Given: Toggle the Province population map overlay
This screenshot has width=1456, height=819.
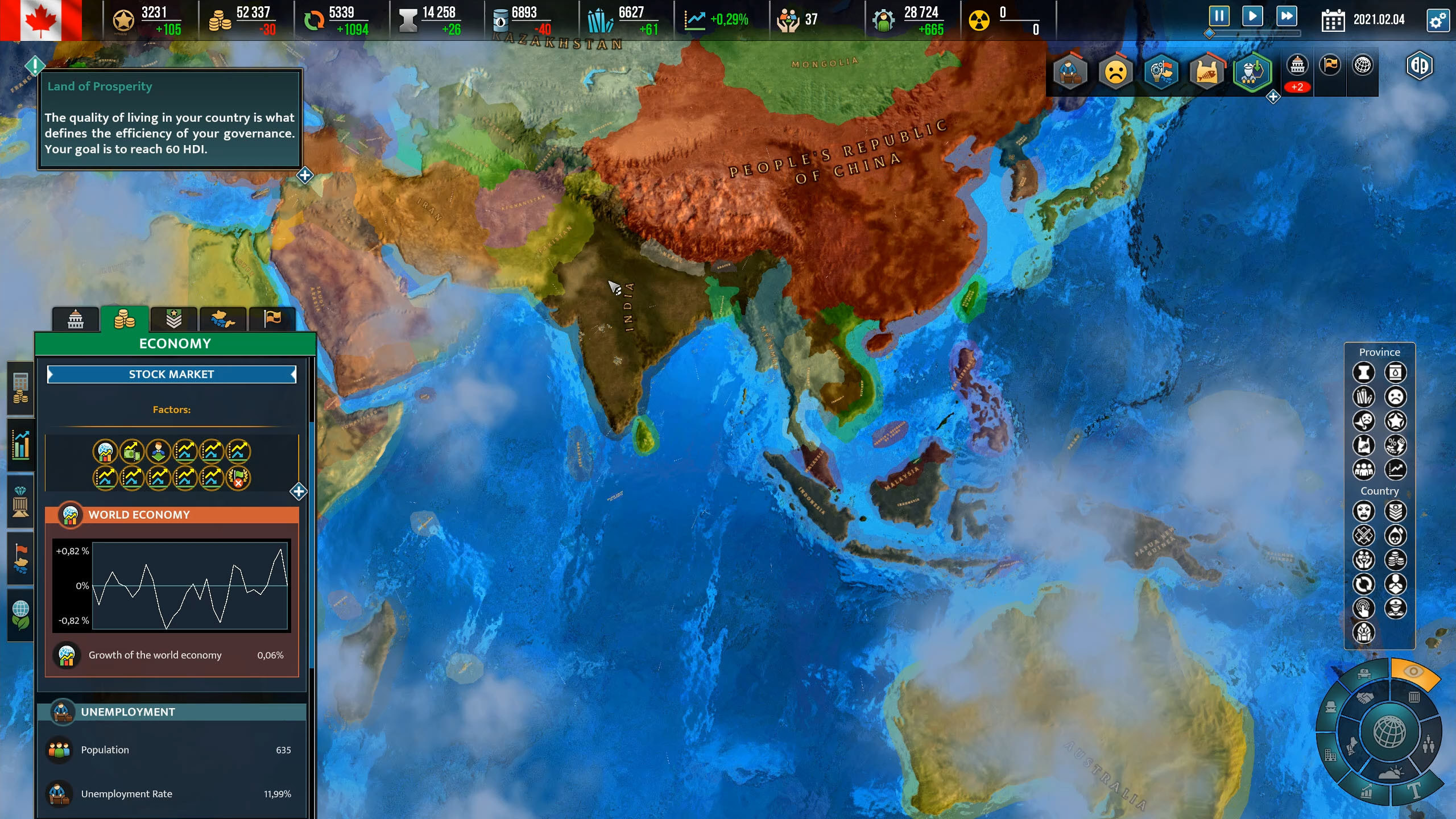Looking at the screenshot, I should [1364, 469].
